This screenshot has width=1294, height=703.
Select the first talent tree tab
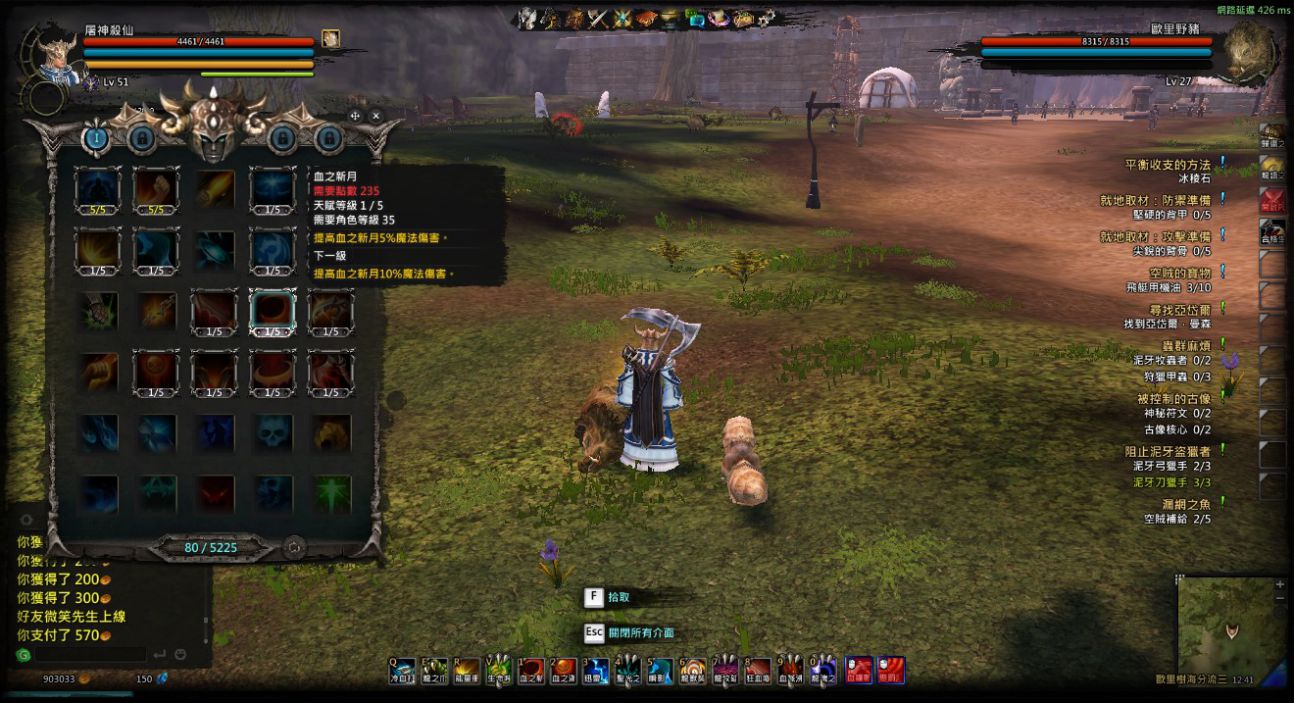(96, 138)
